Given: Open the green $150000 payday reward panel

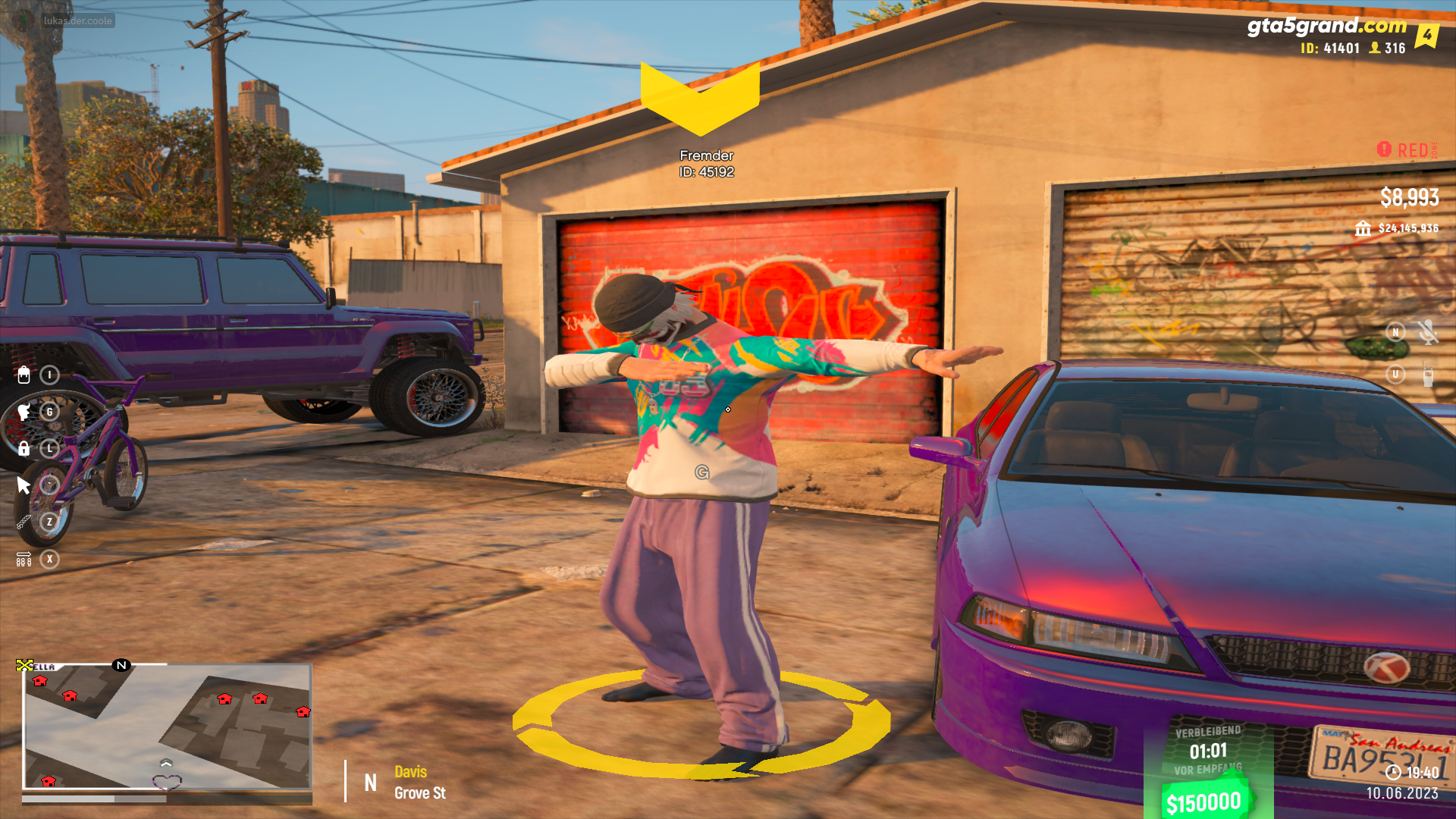Looking at the screenshot, I should pyautogui.click(x=1207, y=766).
